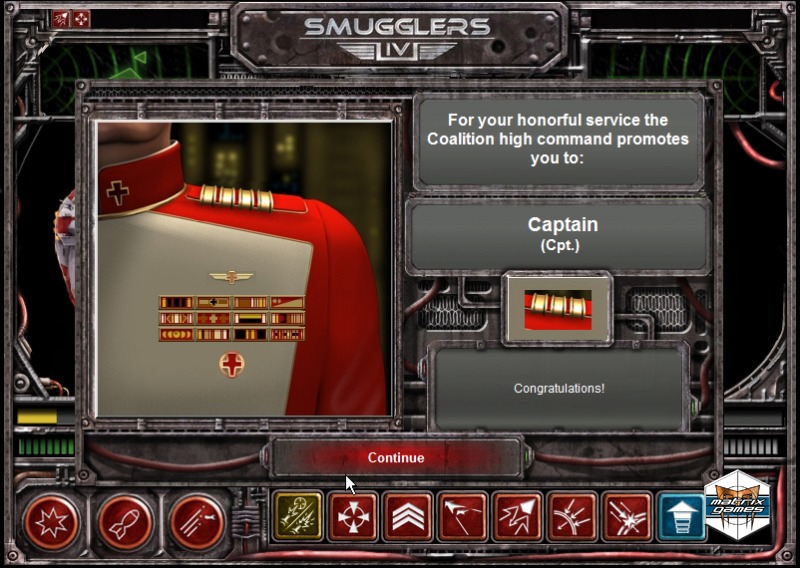Choose the bomb weapon round button

click(x=124, y=521)
